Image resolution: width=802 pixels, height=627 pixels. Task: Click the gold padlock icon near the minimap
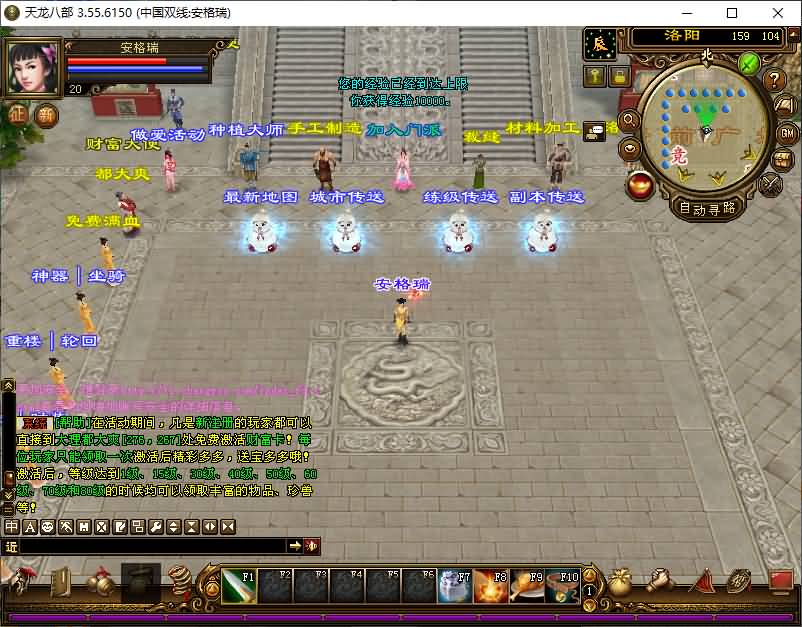click(x=619, y=76)
